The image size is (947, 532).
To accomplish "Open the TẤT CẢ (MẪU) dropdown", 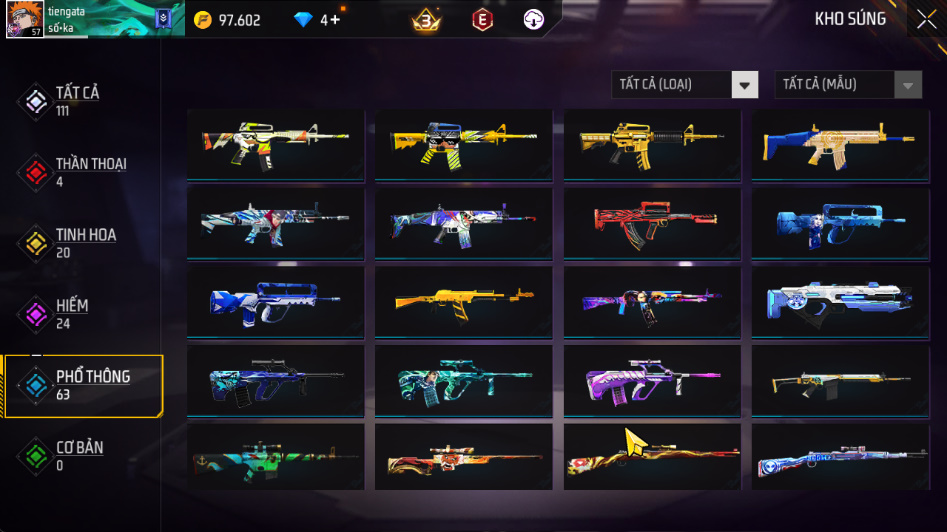I will coord(848,85).
